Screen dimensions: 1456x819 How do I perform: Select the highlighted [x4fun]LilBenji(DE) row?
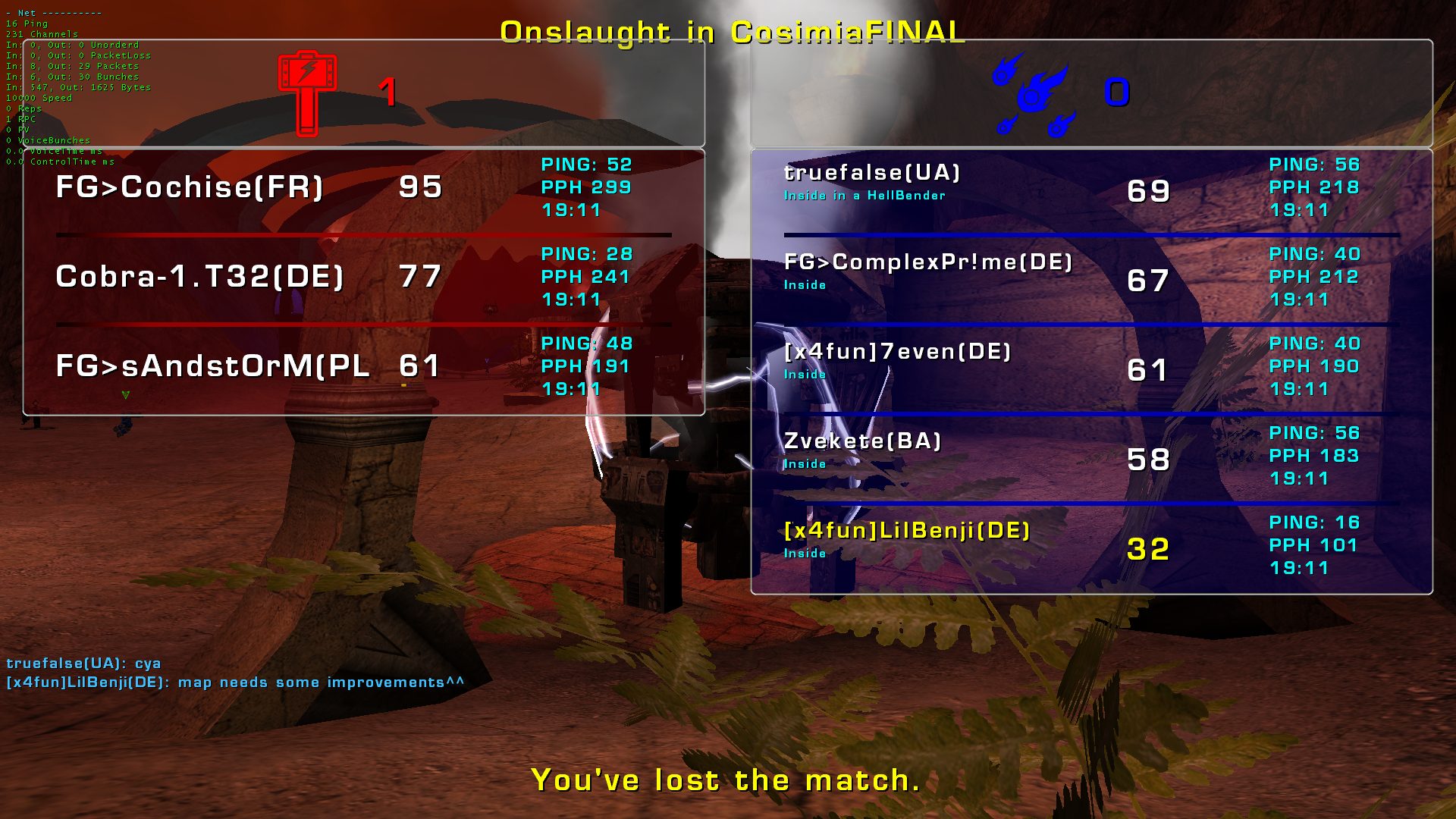click(907, 531)
